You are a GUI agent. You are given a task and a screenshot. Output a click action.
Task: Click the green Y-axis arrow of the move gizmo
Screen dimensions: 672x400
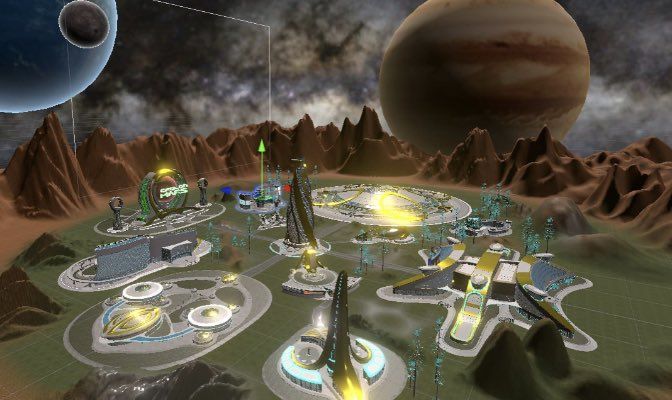(x=261, y=150)
